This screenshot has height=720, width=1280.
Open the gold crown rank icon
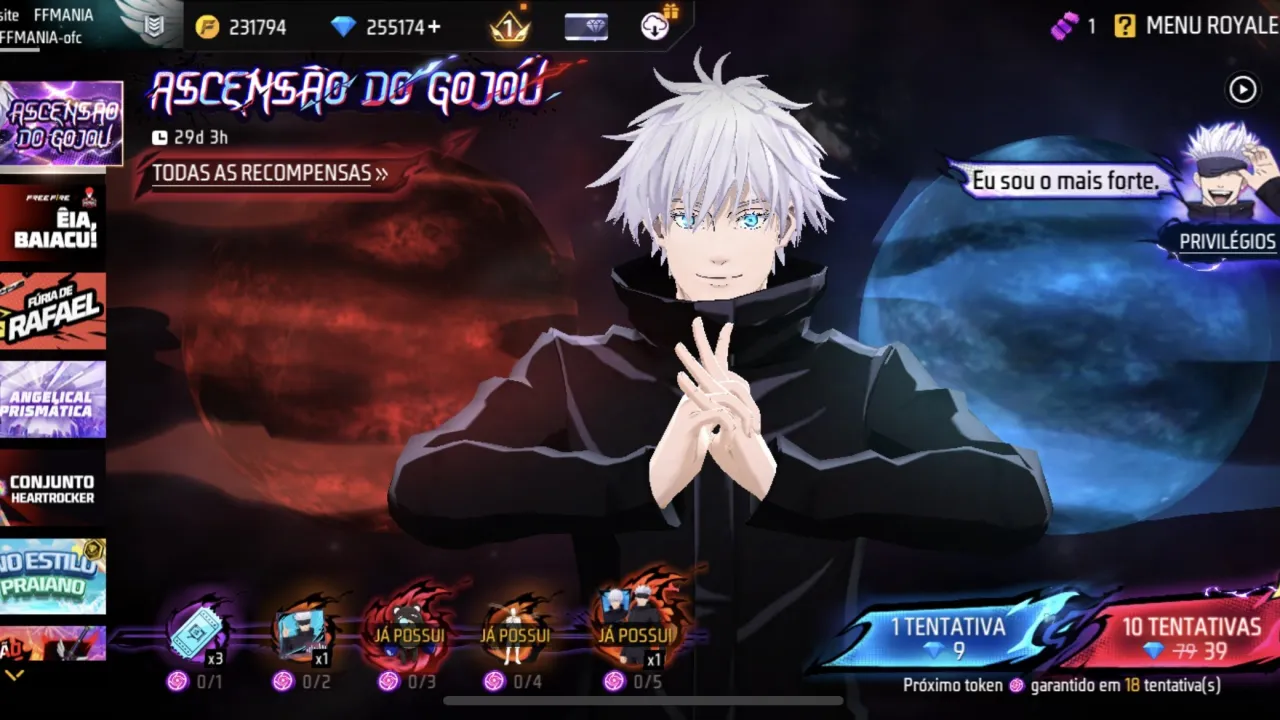(x=509, y=27)
